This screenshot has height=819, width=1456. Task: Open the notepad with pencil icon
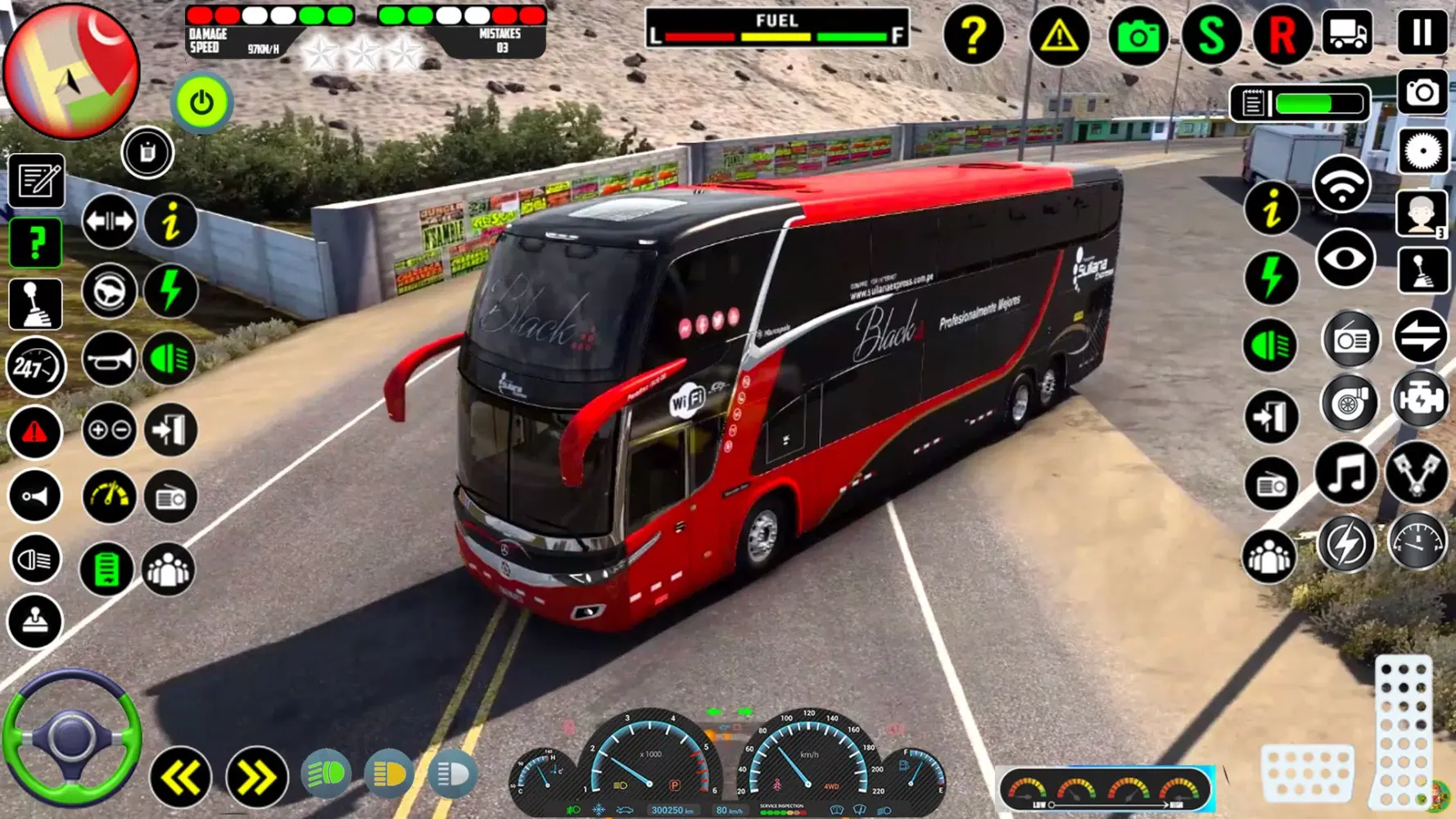point(36,180)
